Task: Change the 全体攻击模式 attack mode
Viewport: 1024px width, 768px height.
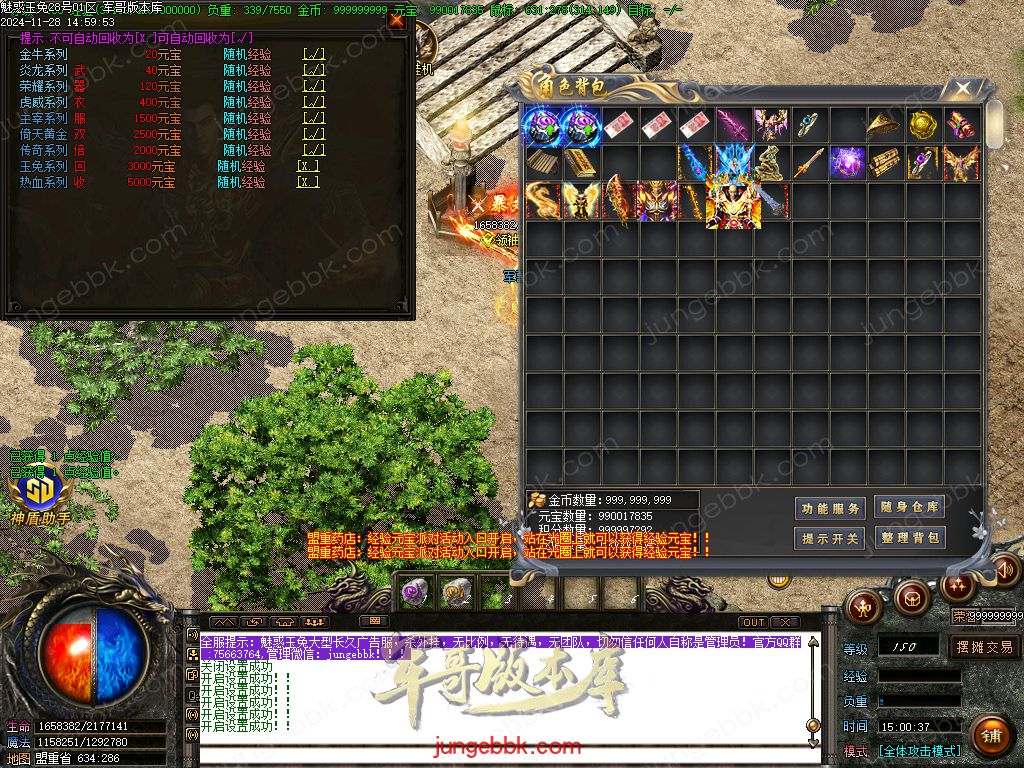Action: [x=919, y=751]
